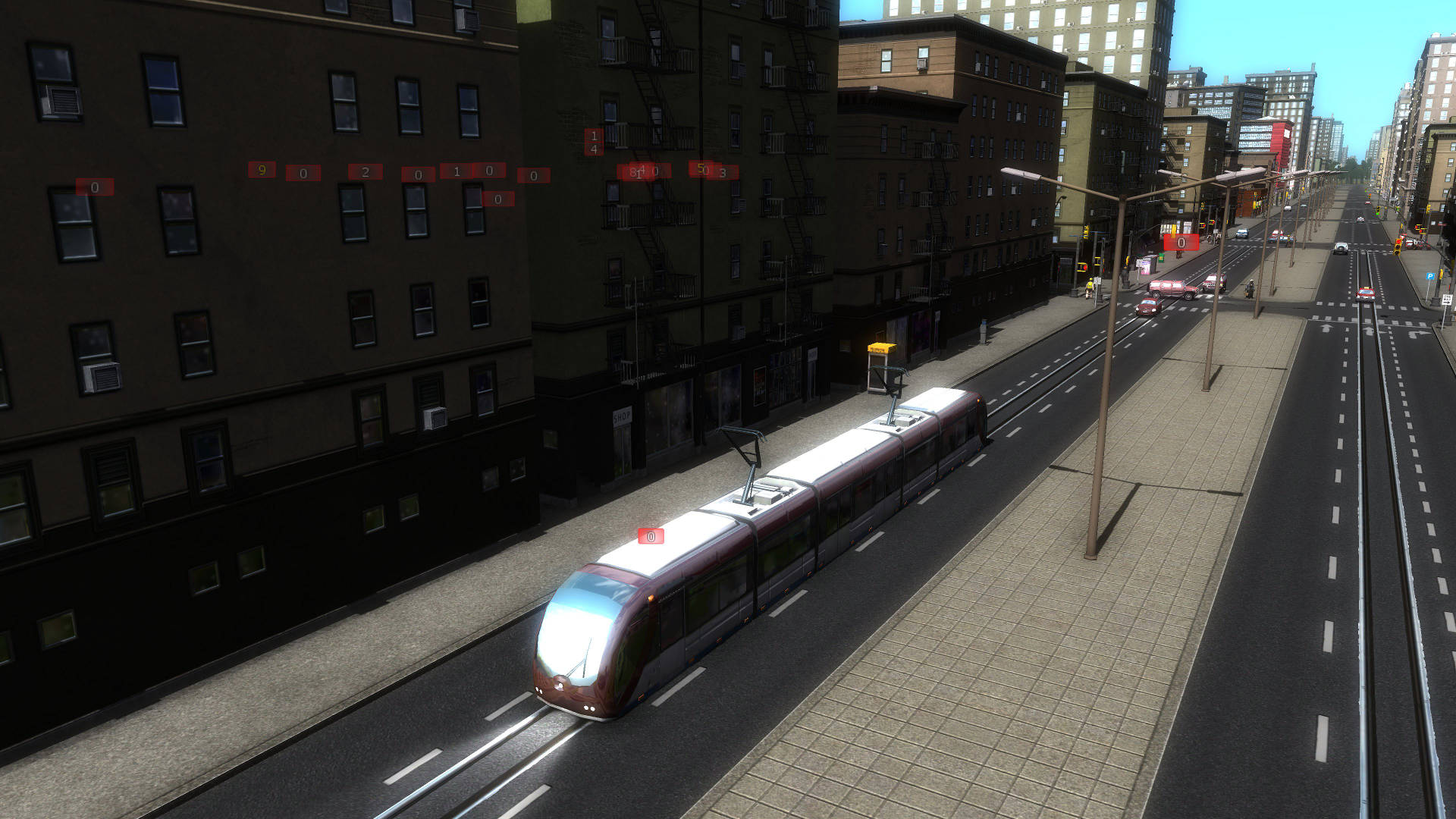
Task: Open the stop marker showing 9
Action: (262, 170)
